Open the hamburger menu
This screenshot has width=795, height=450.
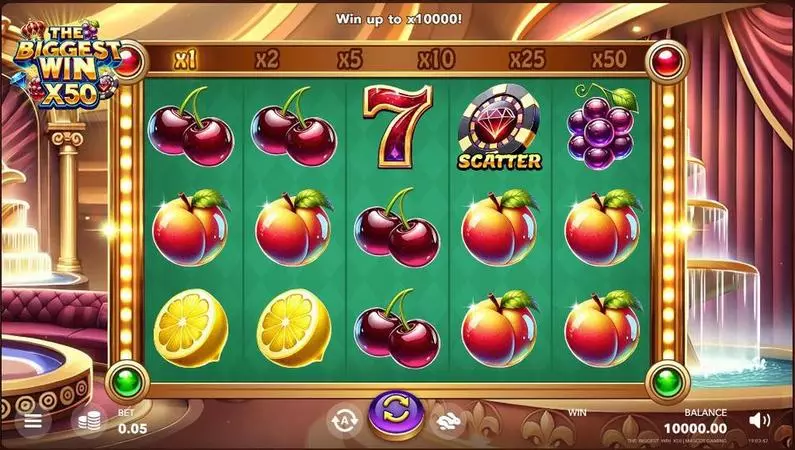33,421
